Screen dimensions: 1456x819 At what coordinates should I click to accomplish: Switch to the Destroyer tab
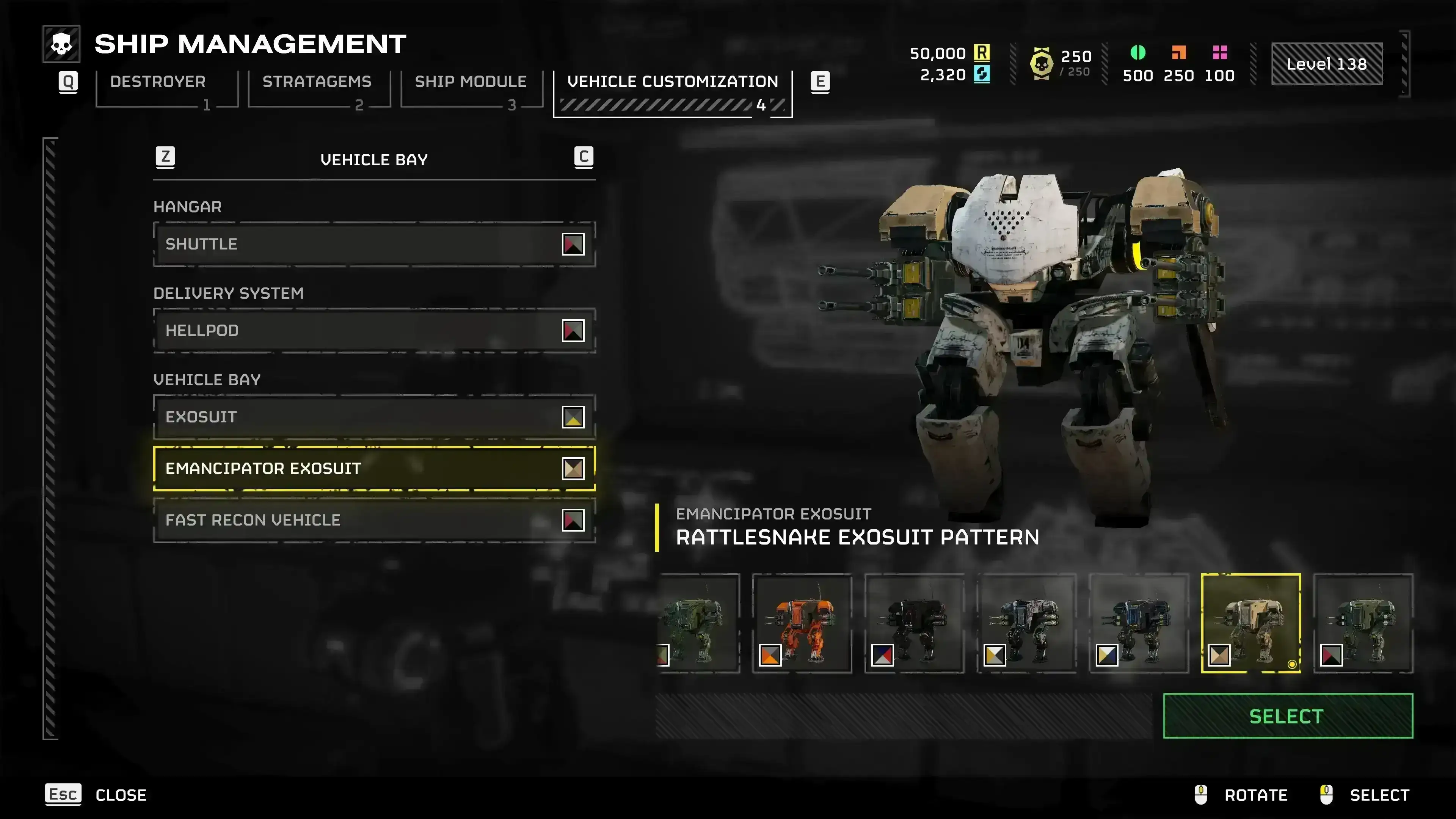coord(158,83)
